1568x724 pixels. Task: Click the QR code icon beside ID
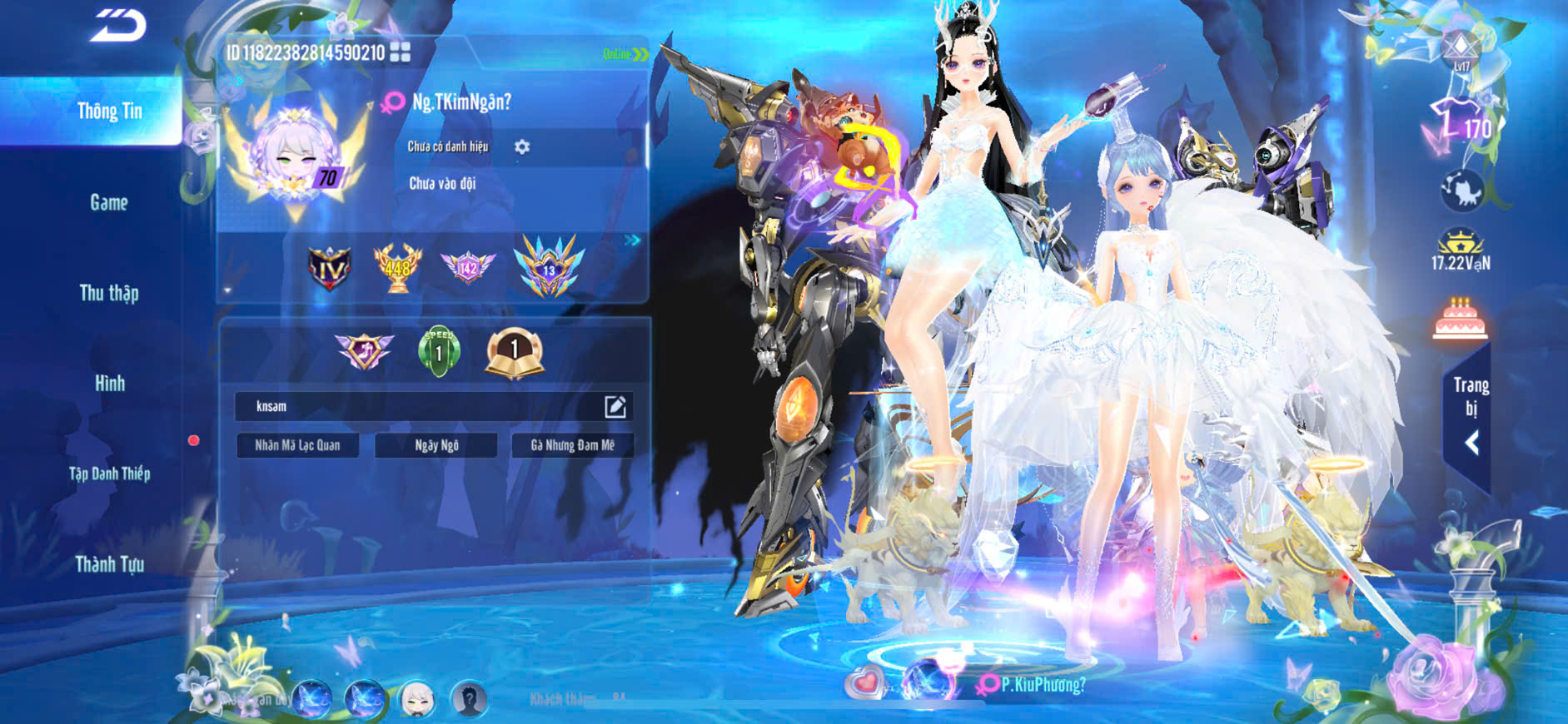(x=401, y=52)
